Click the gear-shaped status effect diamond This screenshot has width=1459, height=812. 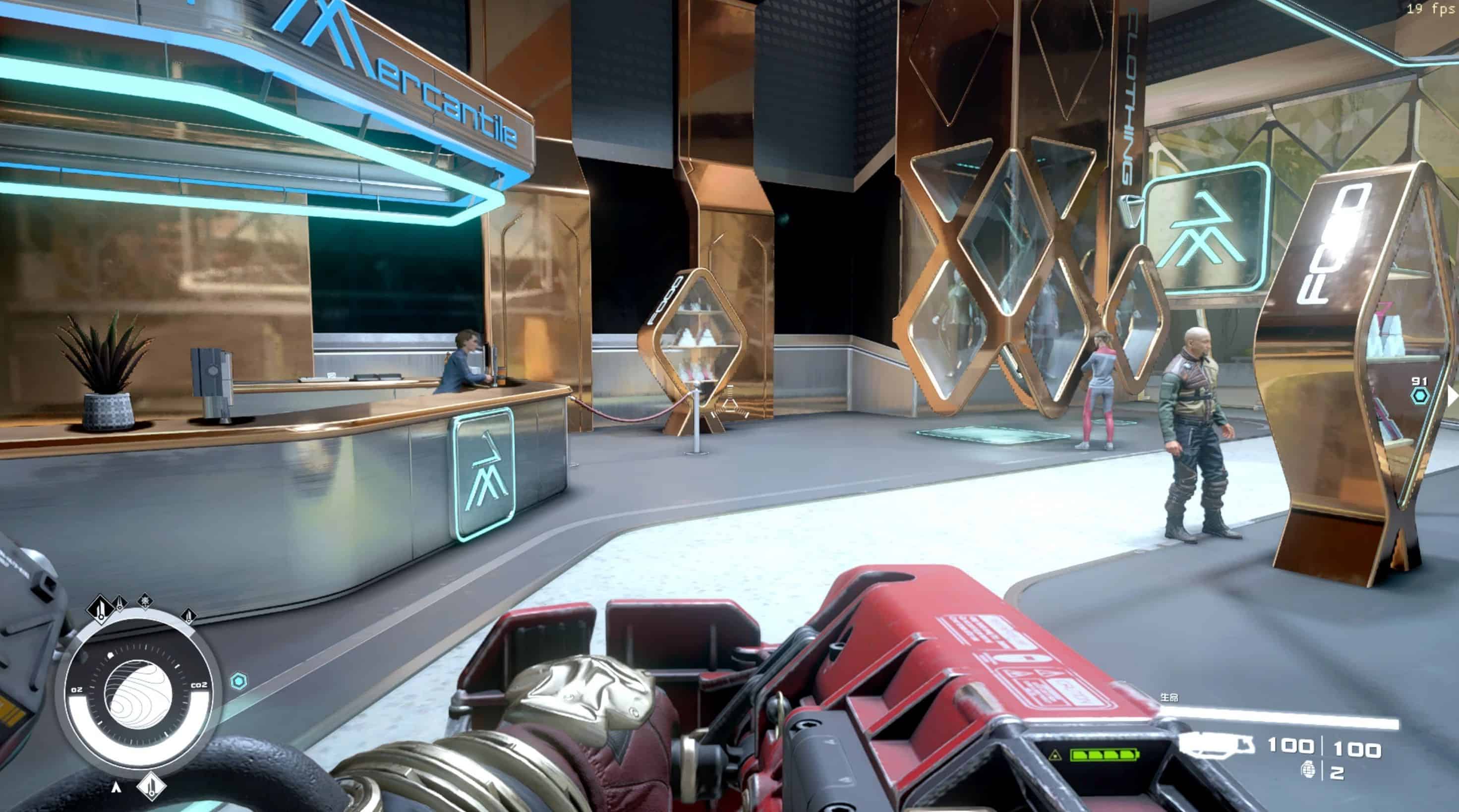[x=146, y=600]
